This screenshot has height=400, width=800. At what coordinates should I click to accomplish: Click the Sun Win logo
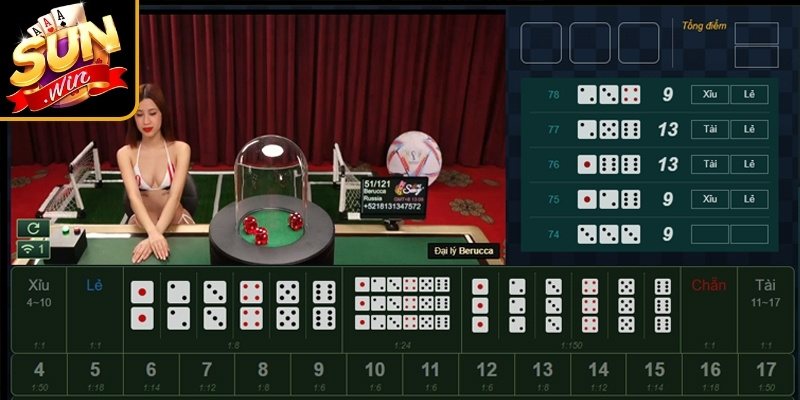pos(67,58)
